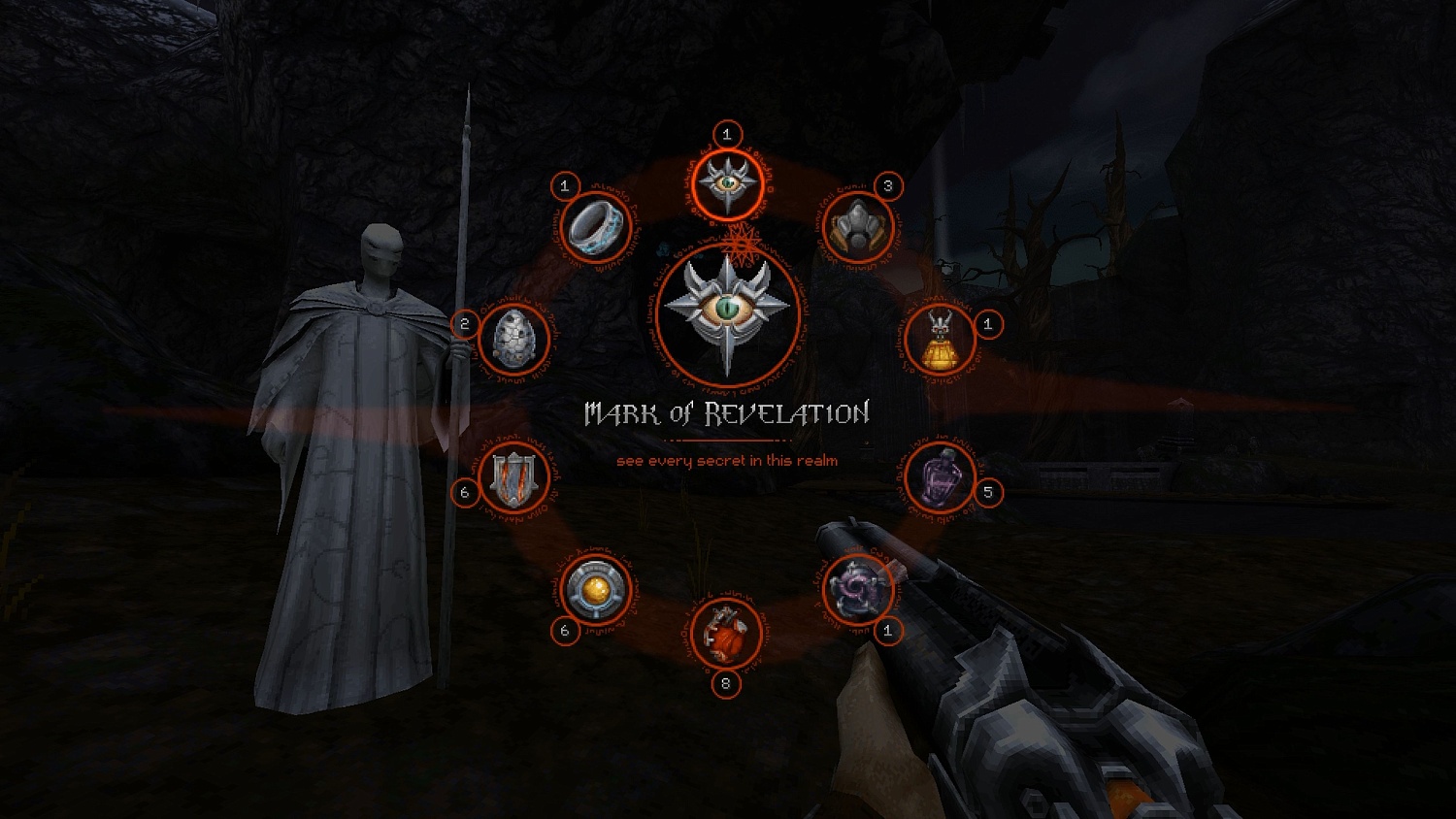Click the count badge 1 above the ring

[x=565, y=182]
